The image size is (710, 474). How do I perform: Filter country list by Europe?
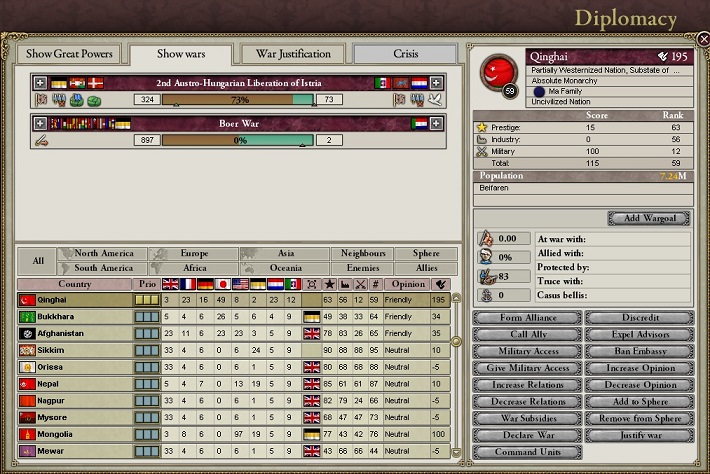(194, 254)
